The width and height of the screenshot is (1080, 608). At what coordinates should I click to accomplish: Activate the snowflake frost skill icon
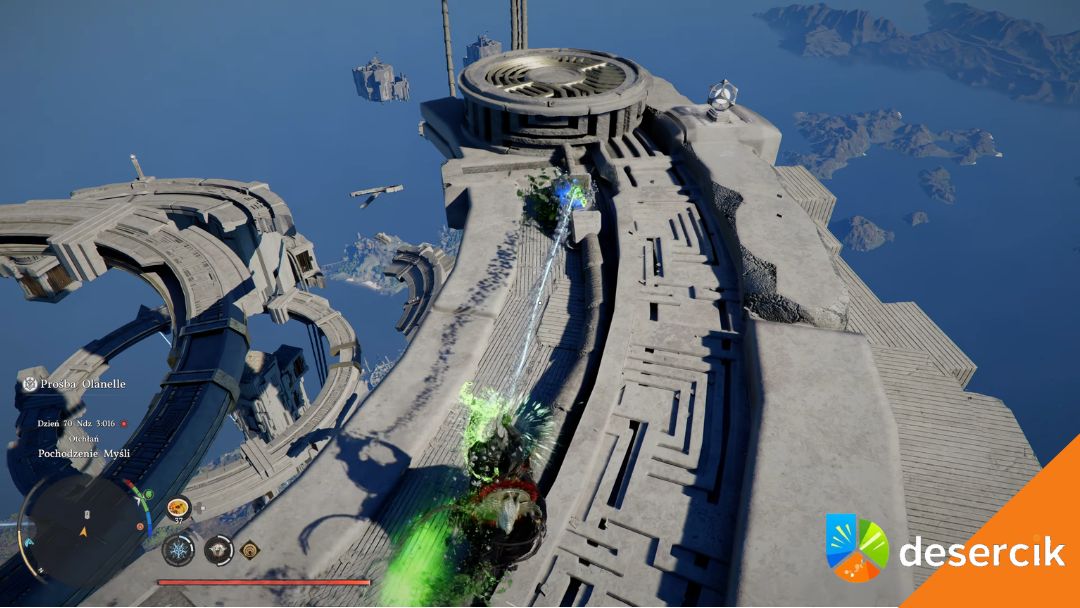click(x=178, y=549)
